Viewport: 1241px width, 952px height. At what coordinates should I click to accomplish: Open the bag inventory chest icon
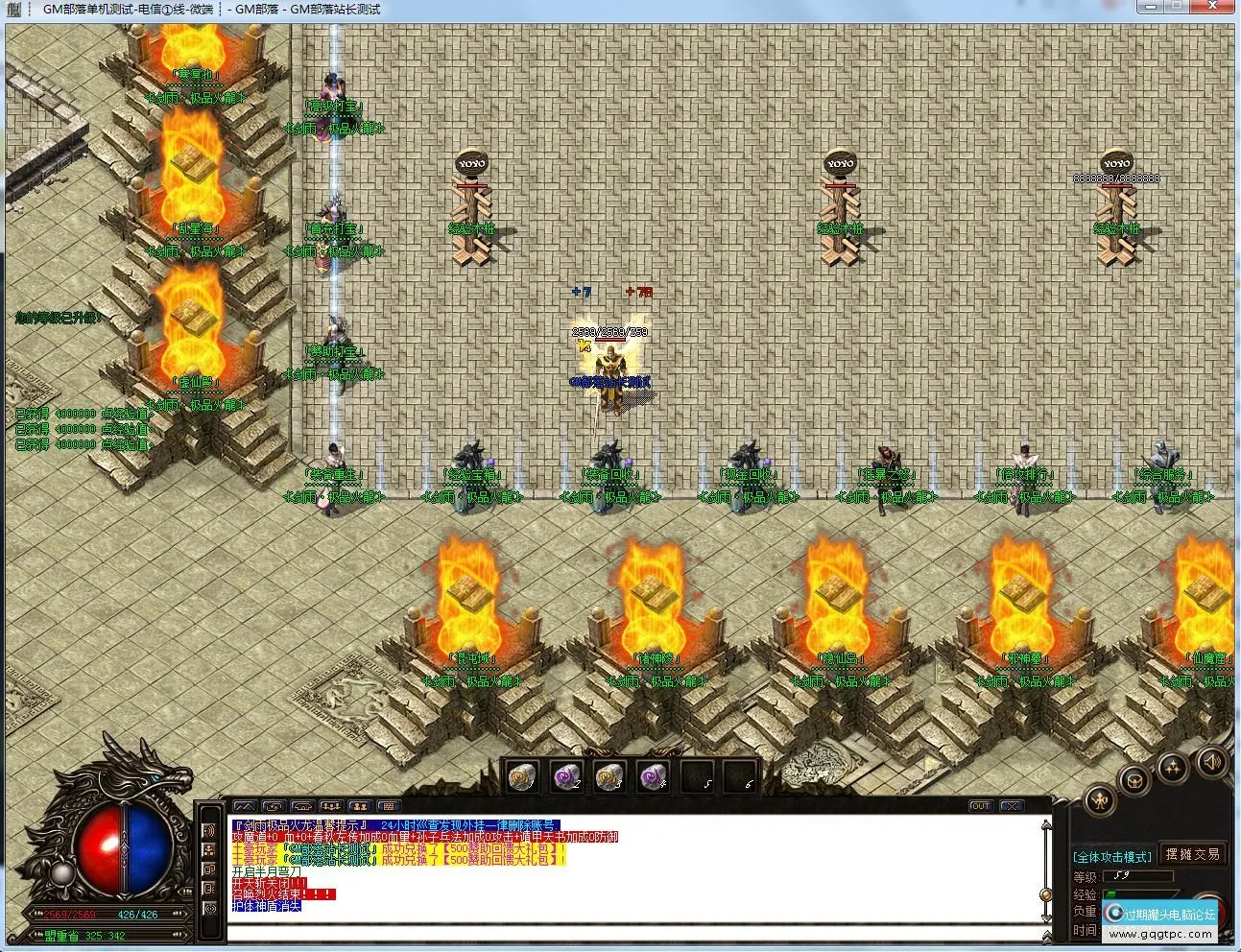[1134, 780]
